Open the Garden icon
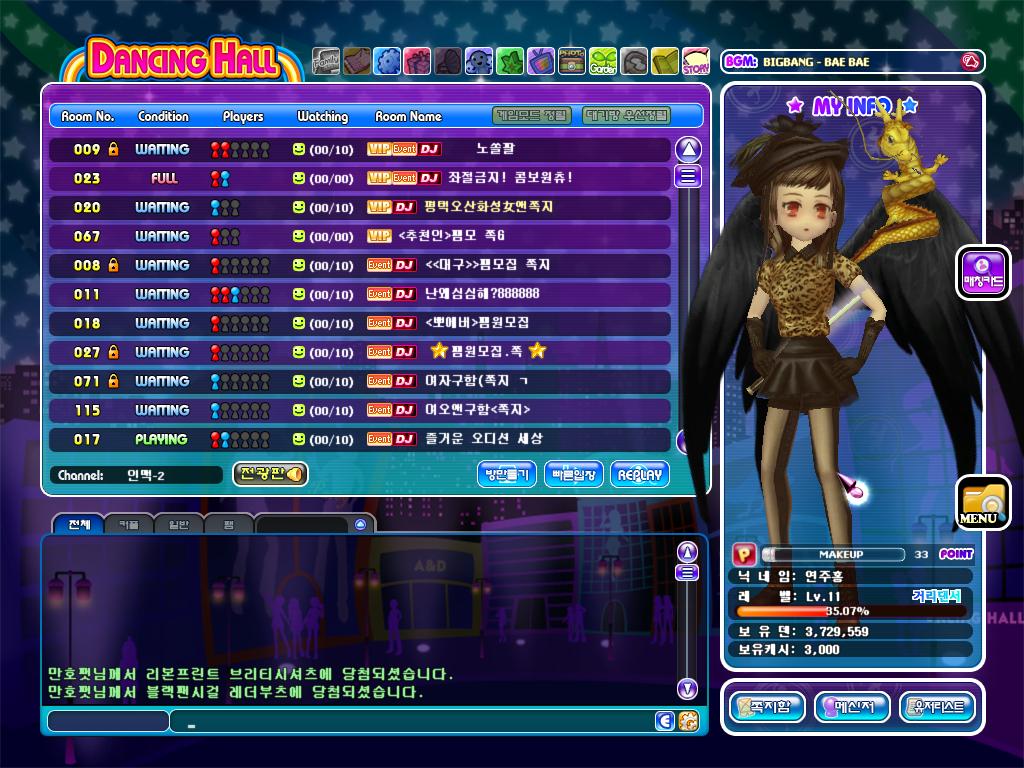This screenshot has width=1024, height=768. point(603,61)
